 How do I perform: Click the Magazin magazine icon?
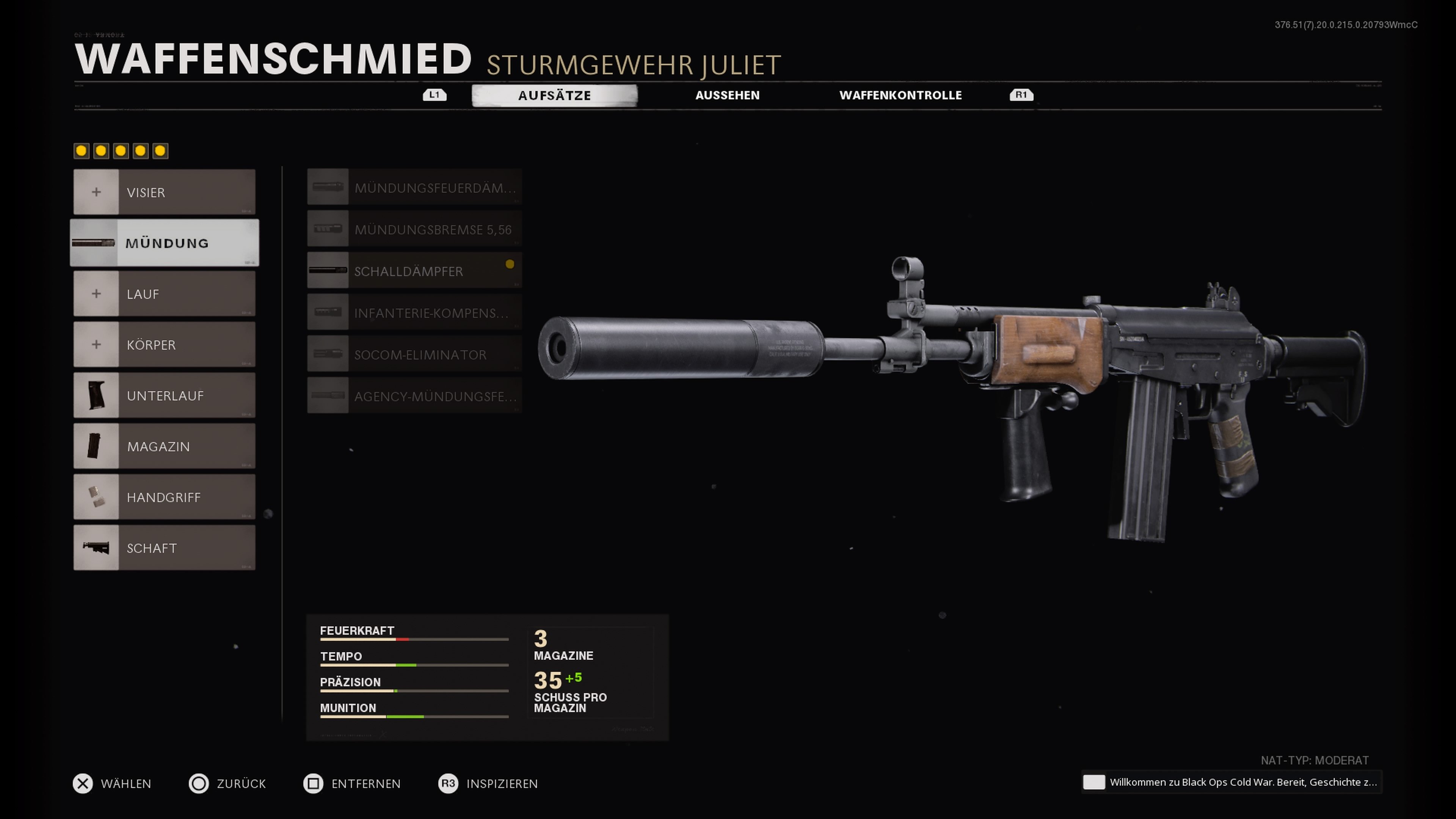click(96, 446)
